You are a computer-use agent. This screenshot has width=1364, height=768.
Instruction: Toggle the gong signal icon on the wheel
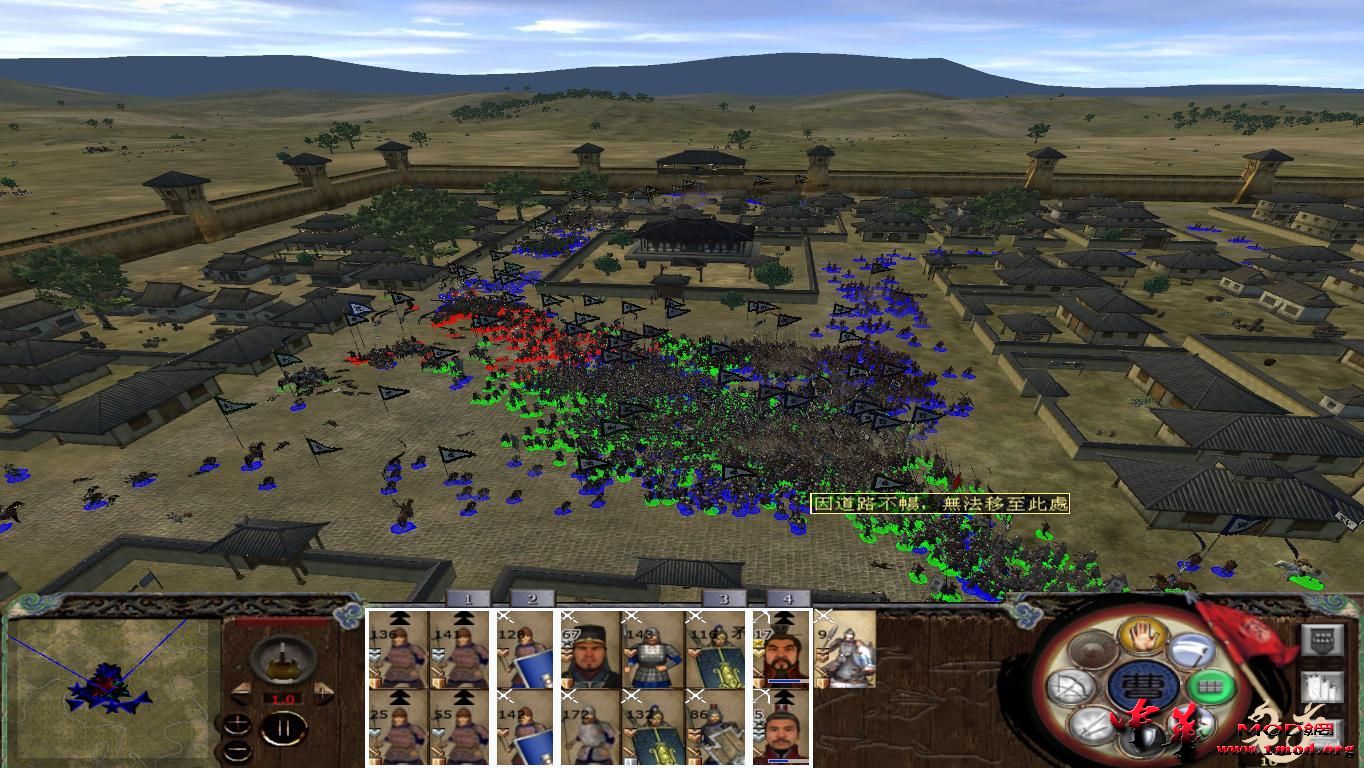click(1094, 649)
